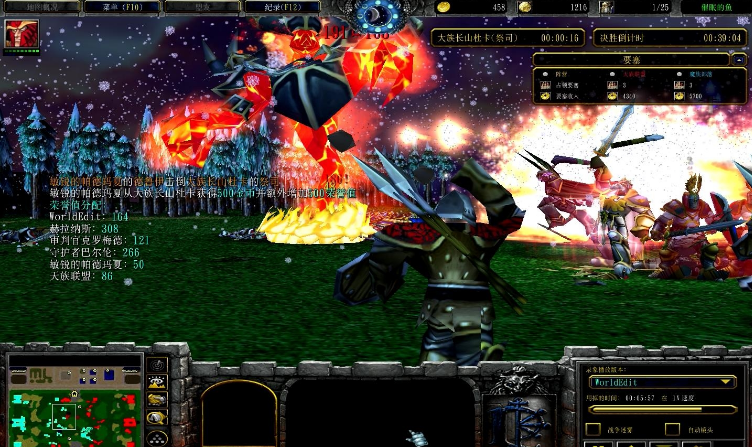Tick the 自动镜头 auto camera checkbox
Screen dimensions: 752x447
pos(672,431)
